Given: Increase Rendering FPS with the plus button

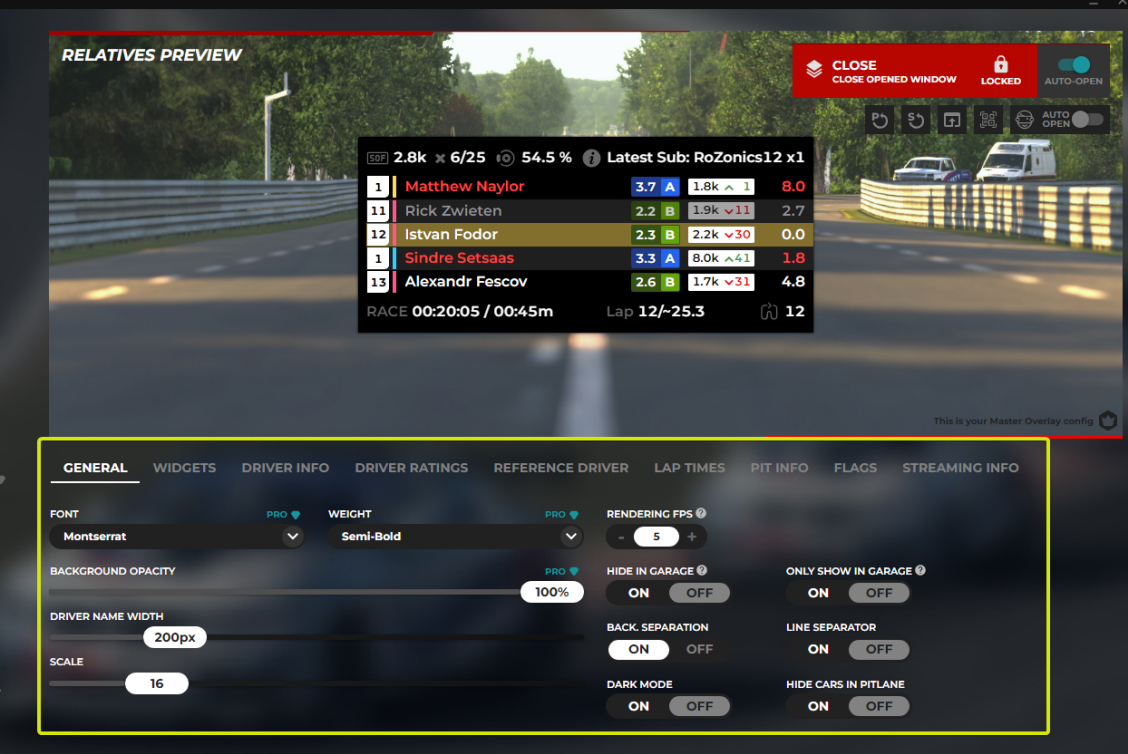Looking at the screenshot, I should pyautogui.click(x=692, y=537).
